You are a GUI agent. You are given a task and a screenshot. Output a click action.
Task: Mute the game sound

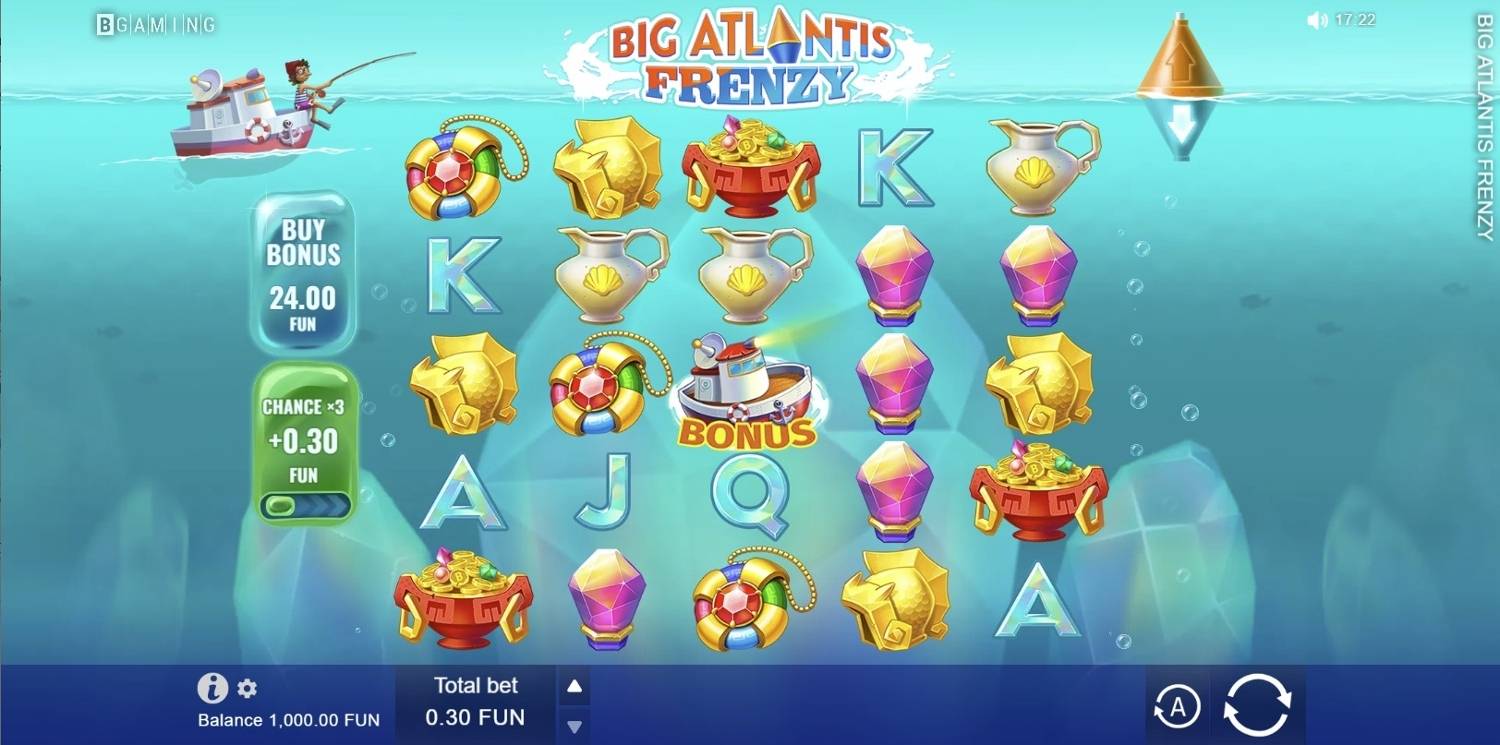click(1317, 20)
